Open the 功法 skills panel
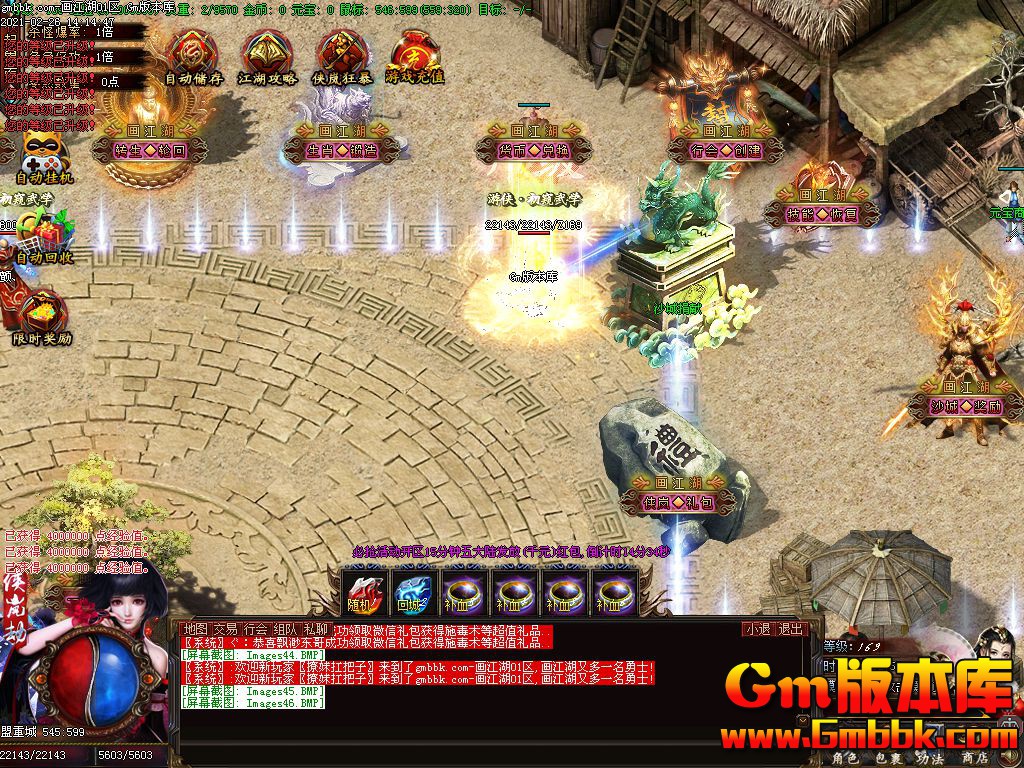This screenshot has width=1024, height=768. (x=931, y=758)
